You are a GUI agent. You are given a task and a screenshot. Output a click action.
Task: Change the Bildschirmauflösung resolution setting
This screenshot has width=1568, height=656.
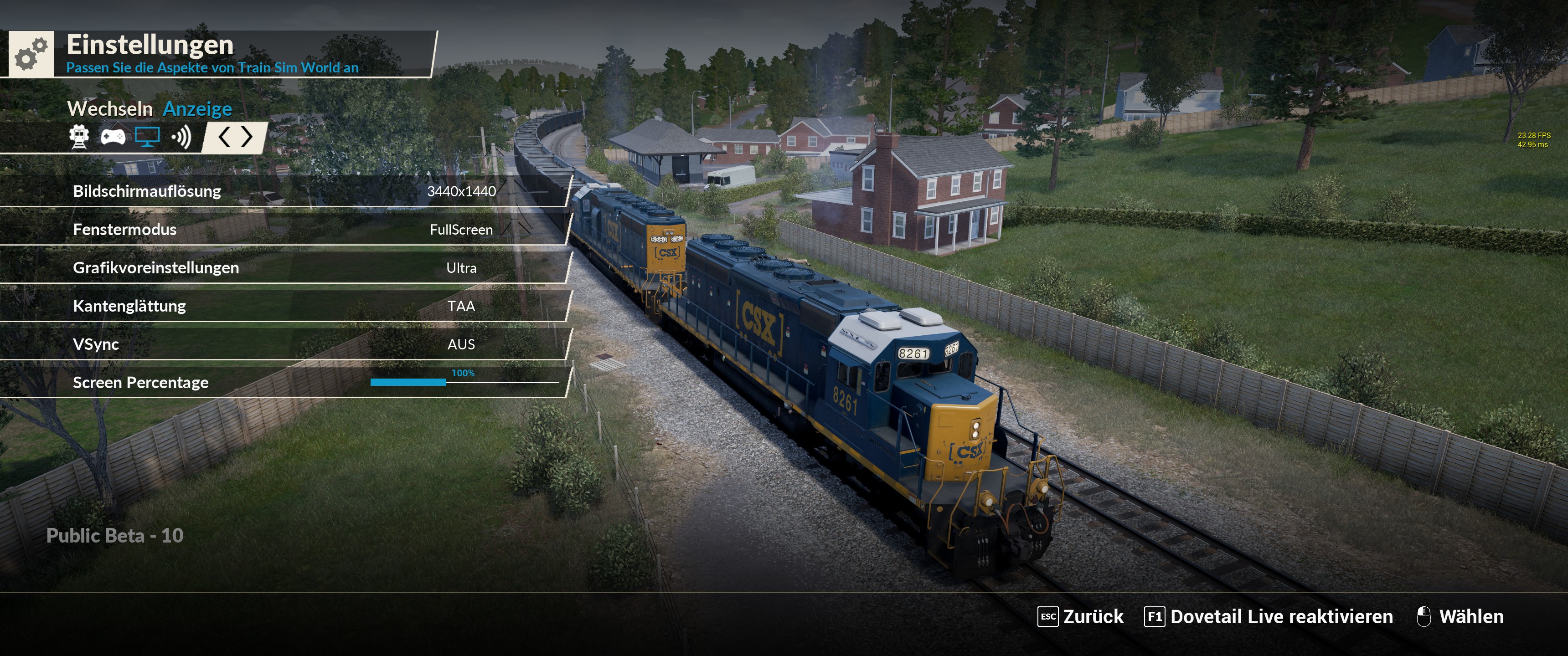(x=461, y=191)
